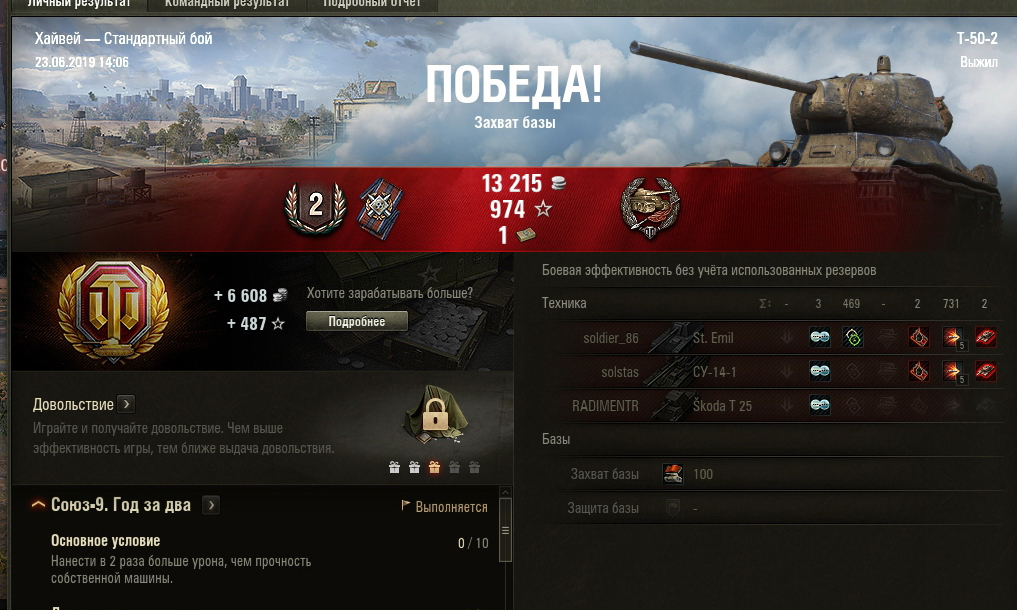
Task: Click the locked supply crate icon
Action: 434,414
